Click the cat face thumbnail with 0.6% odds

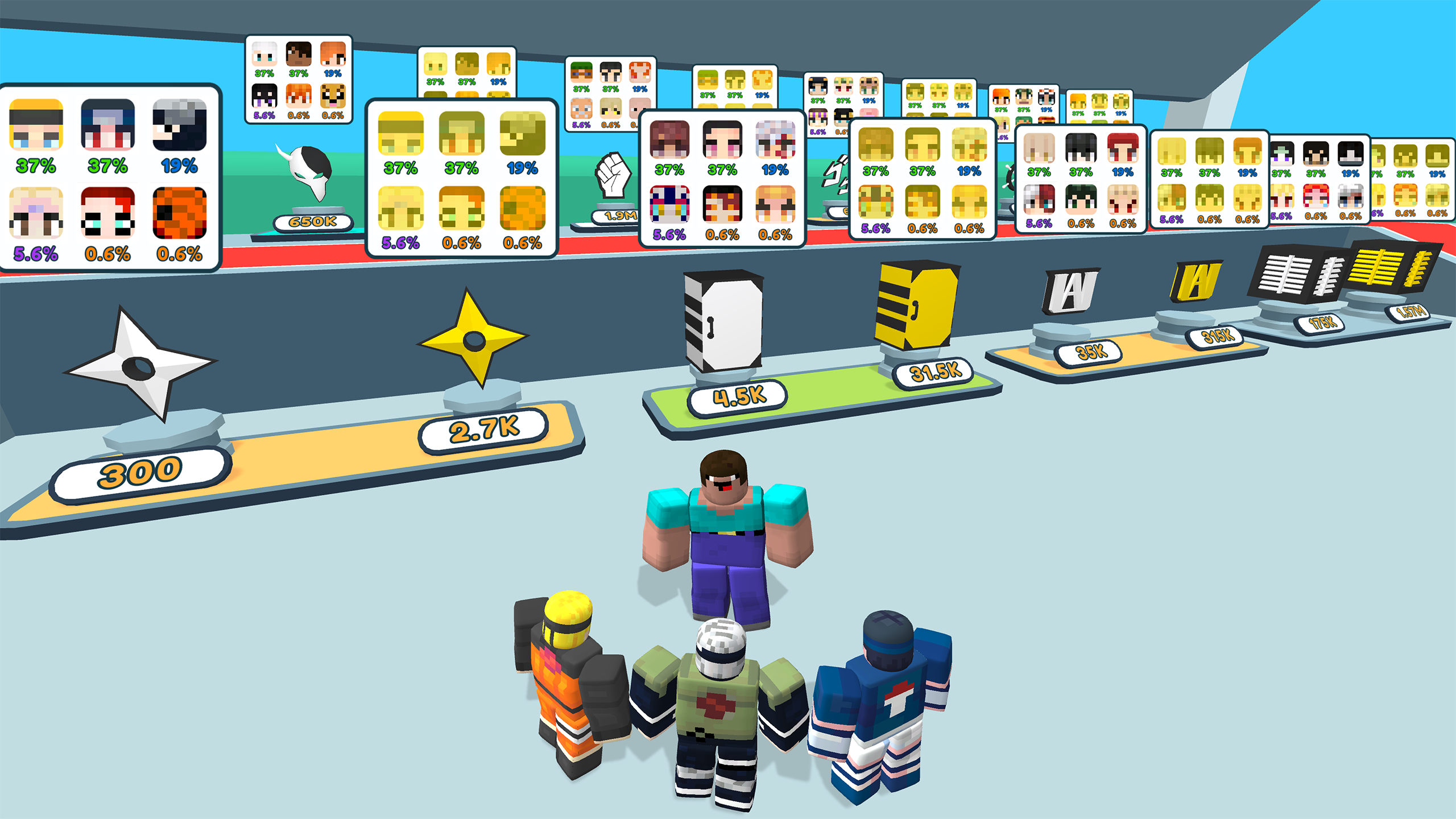[x=333, y=97]
